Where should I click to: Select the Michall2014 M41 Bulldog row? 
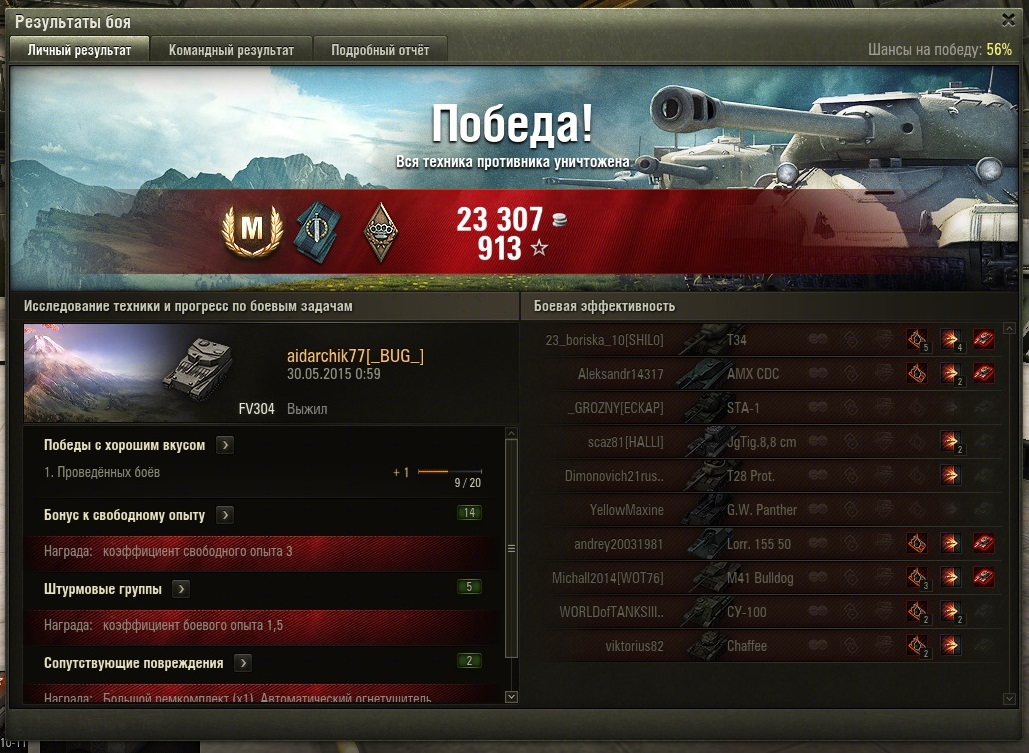[760, 578]
